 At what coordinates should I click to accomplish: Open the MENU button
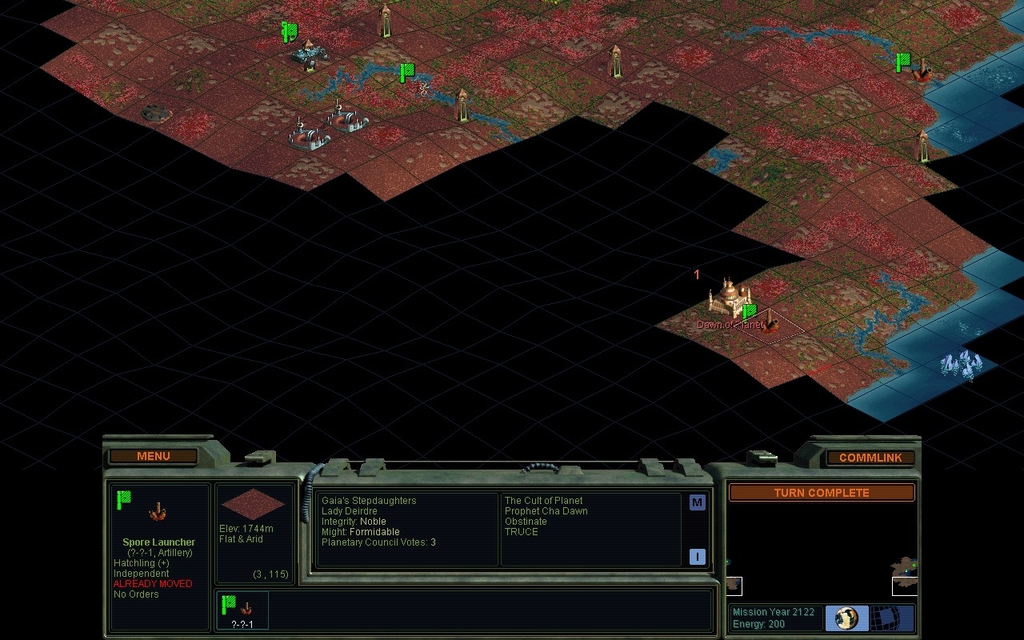pos(153,457)
